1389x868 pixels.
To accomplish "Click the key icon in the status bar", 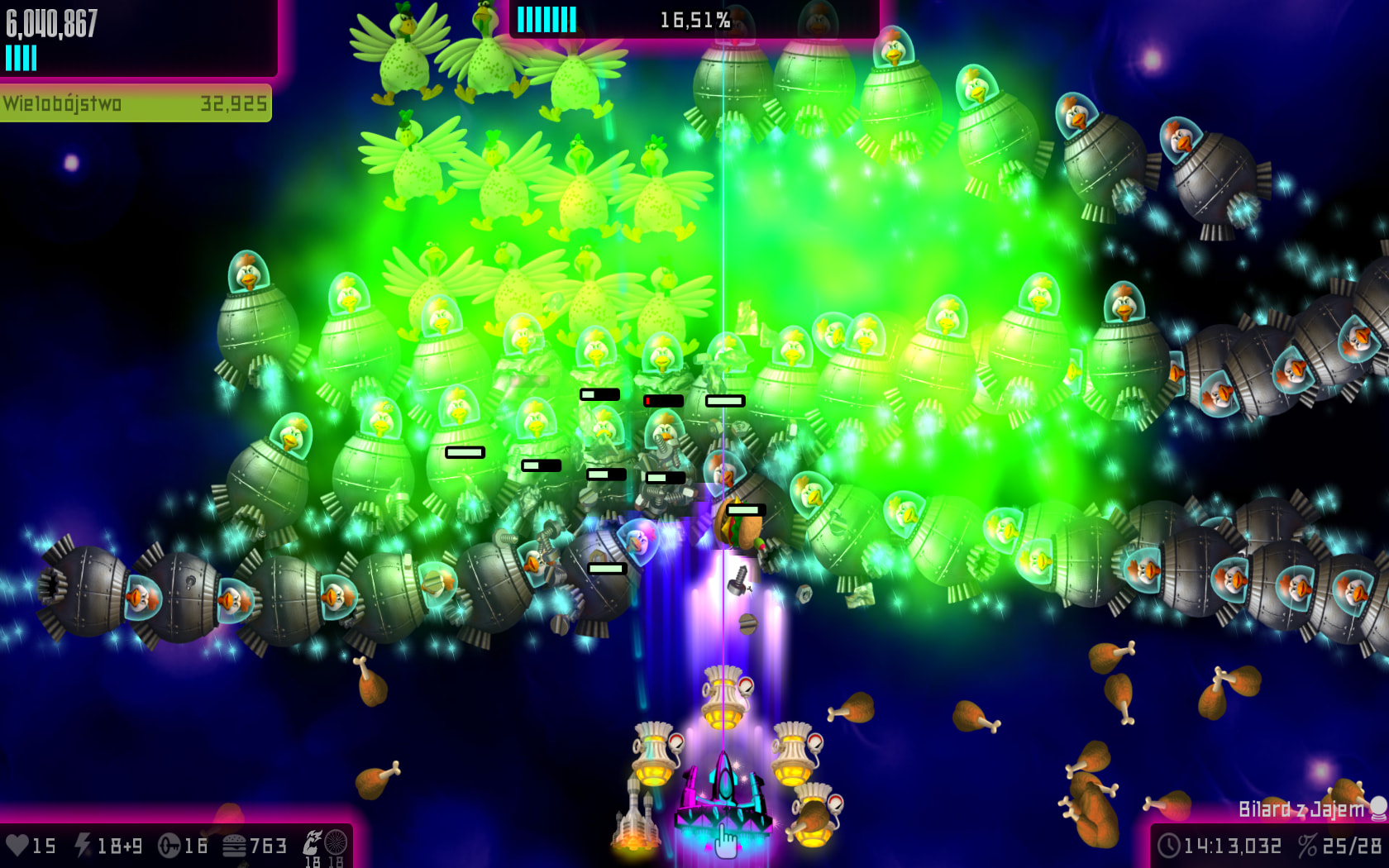I will tap(169, 846).
